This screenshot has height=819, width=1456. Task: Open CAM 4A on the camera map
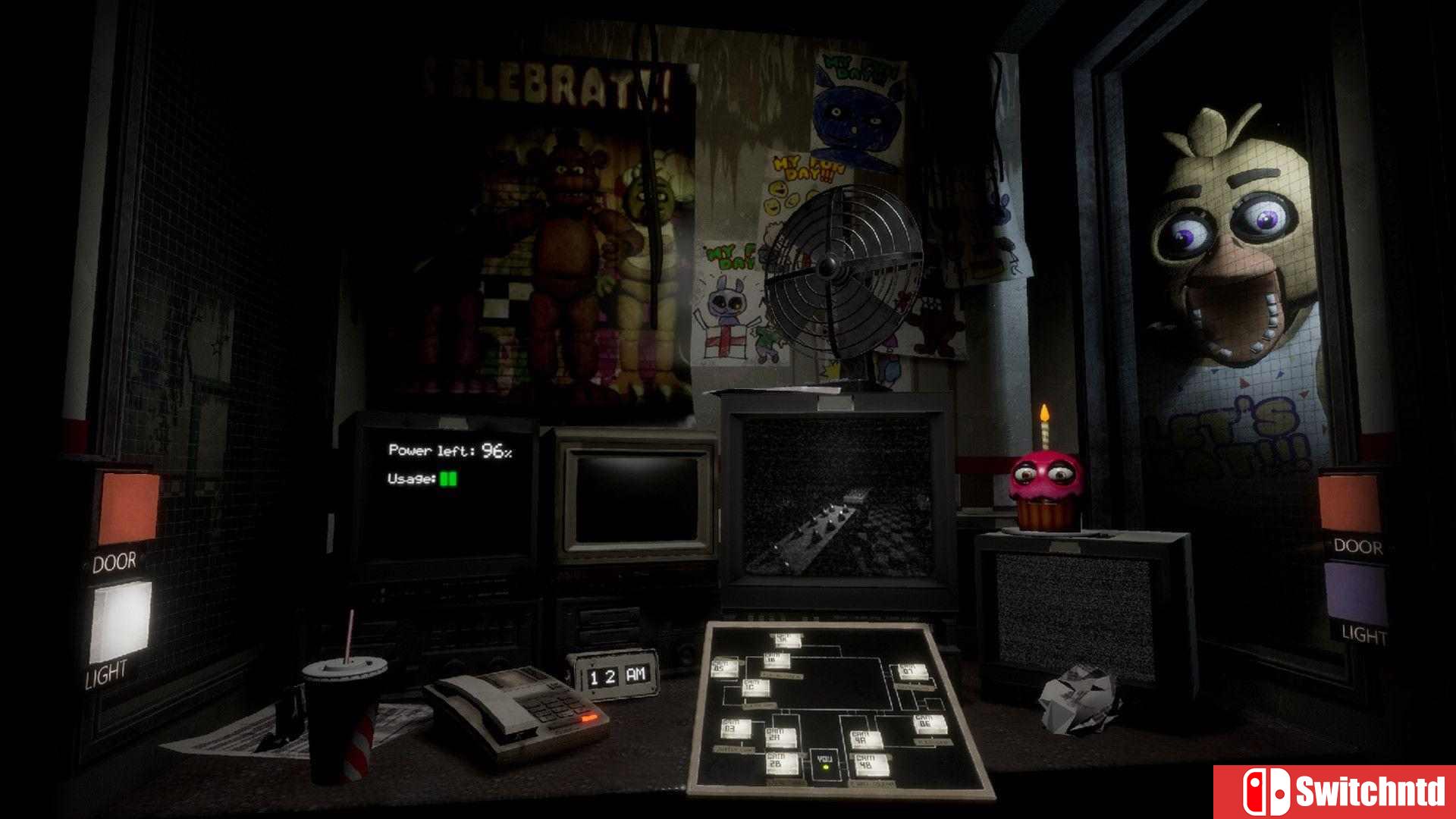(x=864, y=738)
